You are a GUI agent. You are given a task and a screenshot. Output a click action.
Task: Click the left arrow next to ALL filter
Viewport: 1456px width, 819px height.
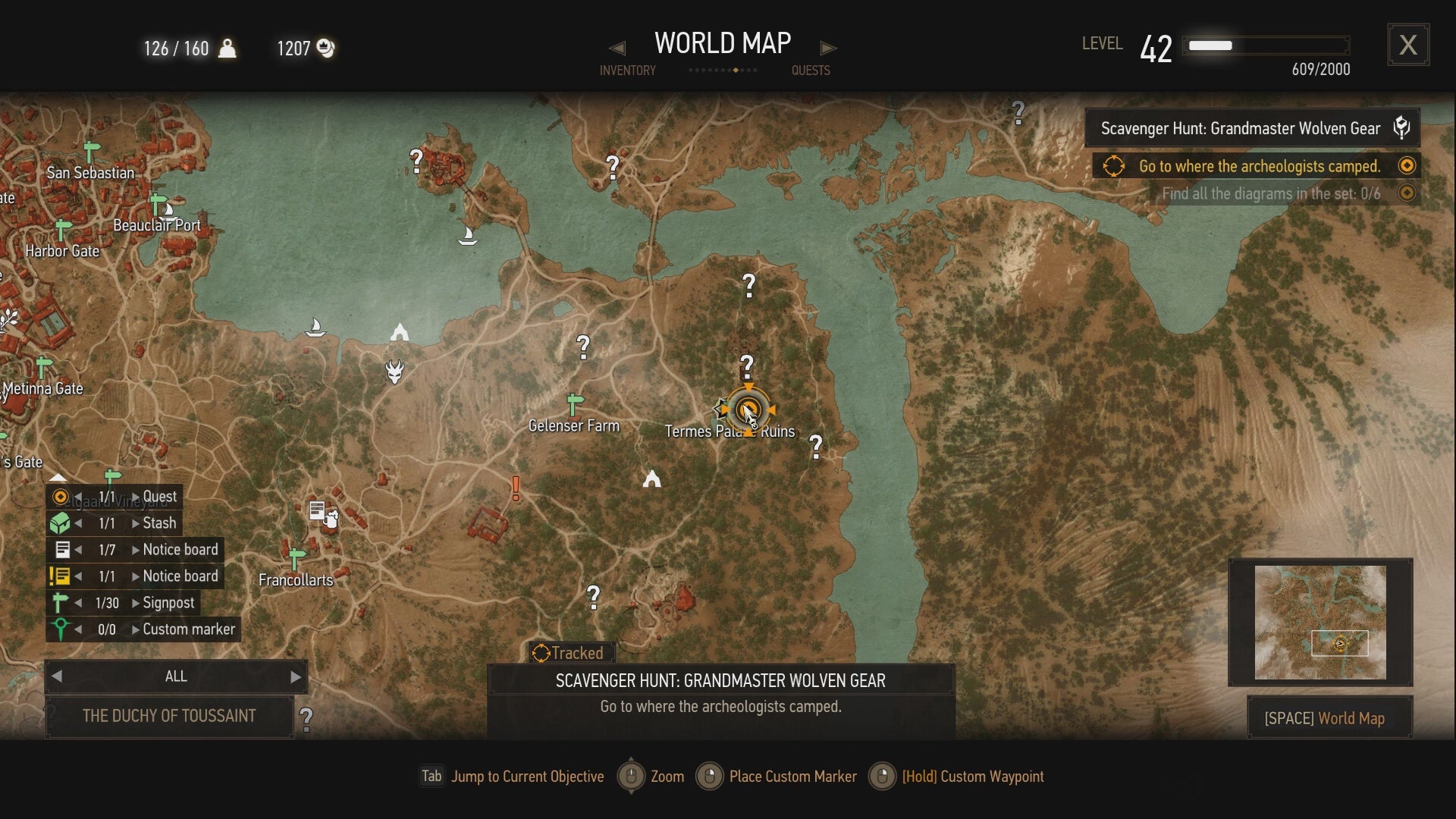coord(58,676)
